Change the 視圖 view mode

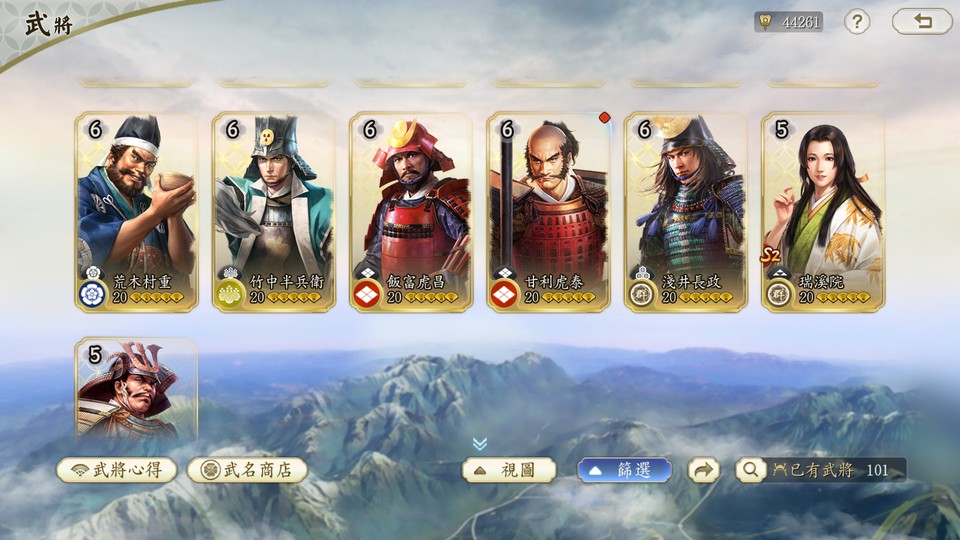[509, 470]
